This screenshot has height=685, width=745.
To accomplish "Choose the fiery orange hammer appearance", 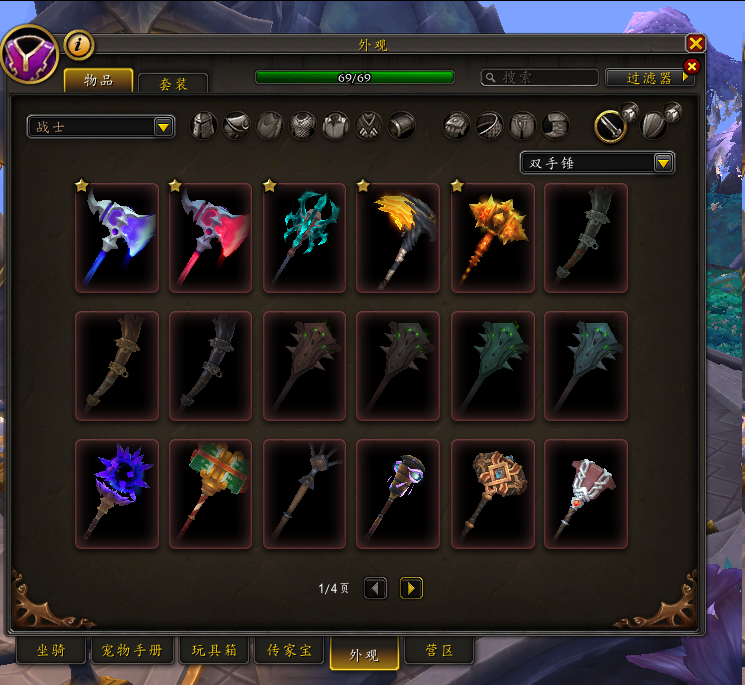I will click(492, 237).
